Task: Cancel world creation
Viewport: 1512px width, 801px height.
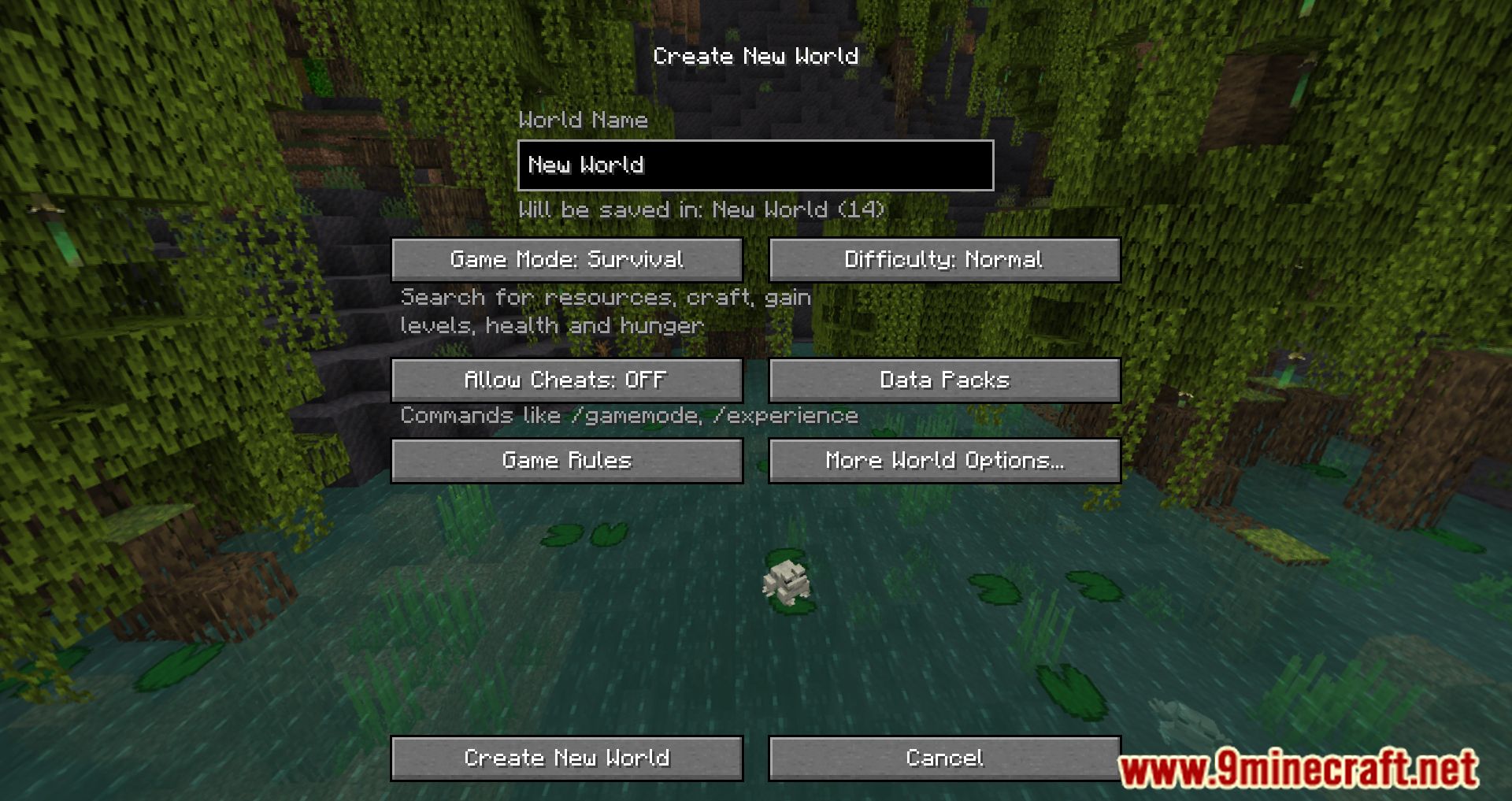Action: [x=944, y=758]
